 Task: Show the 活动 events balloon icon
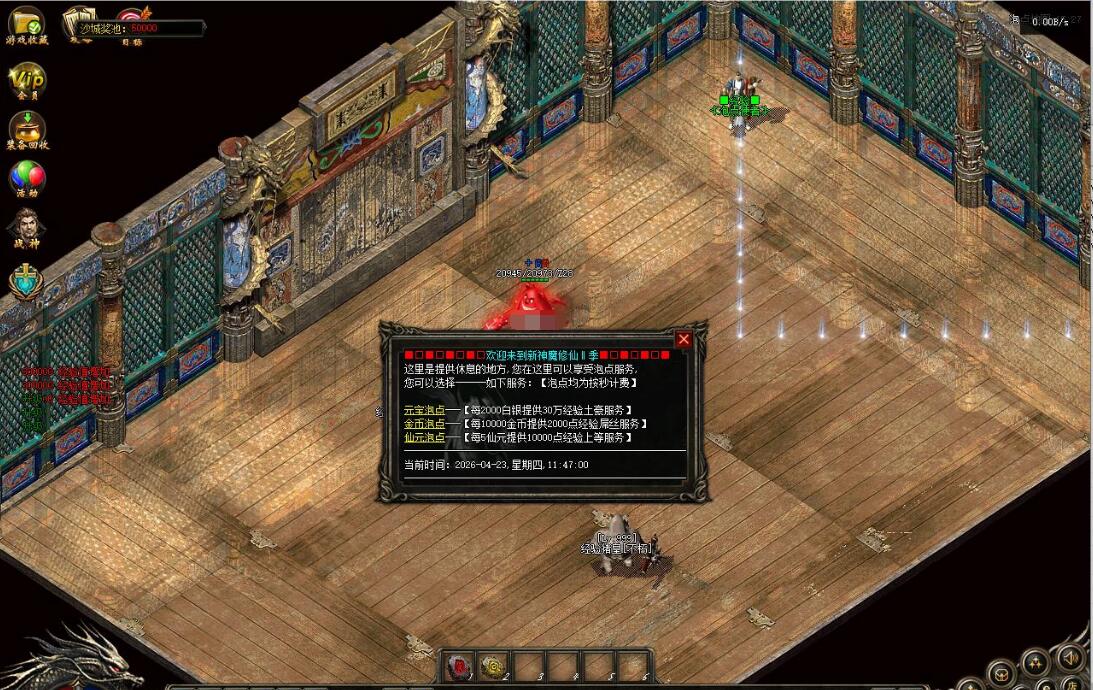pos(27,178)
